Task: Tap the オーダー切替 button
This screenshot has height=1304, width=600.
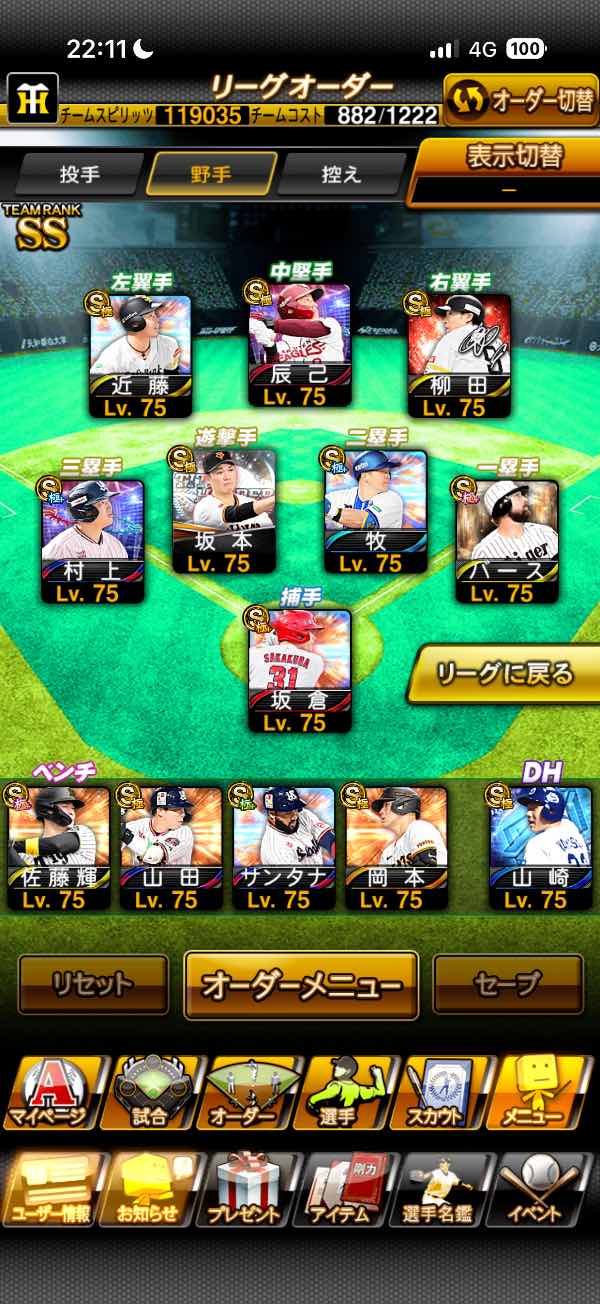Action: coord(520,101)
